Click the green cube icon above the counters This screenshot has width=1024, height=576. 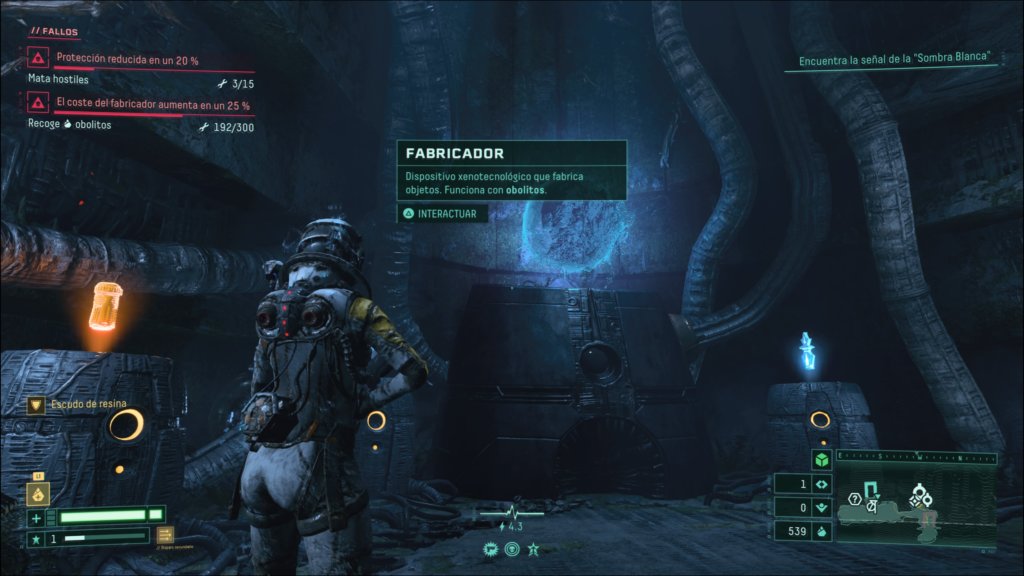click(820, 460)
